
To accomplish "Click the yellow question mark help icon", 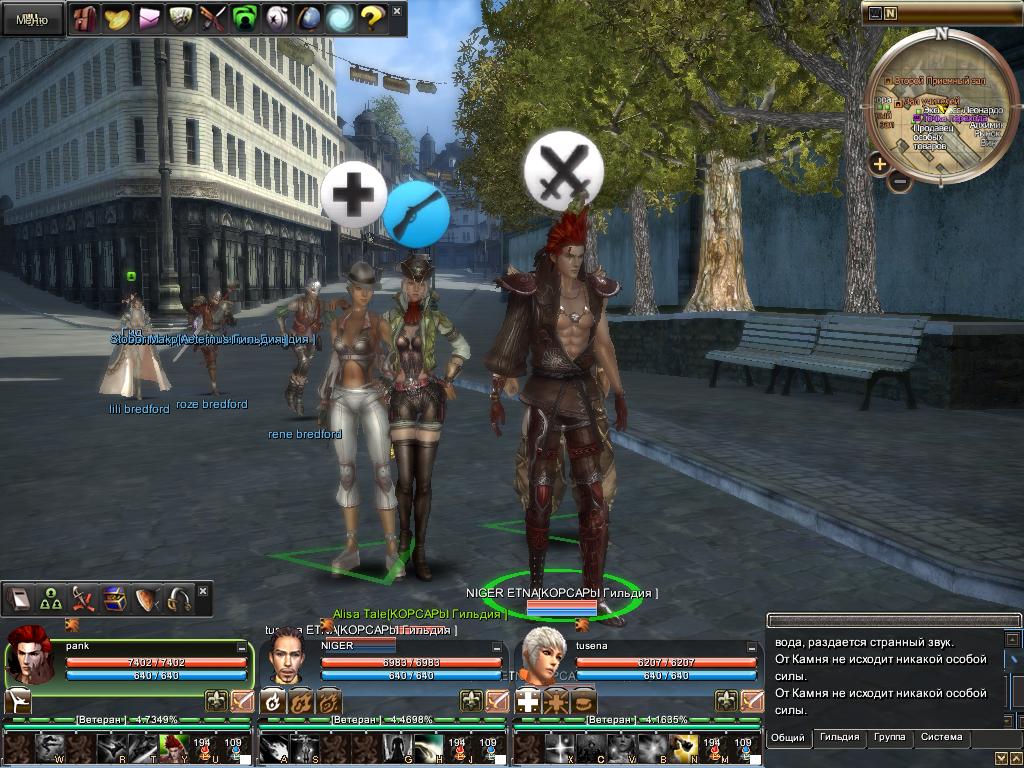I will (371, 19).
